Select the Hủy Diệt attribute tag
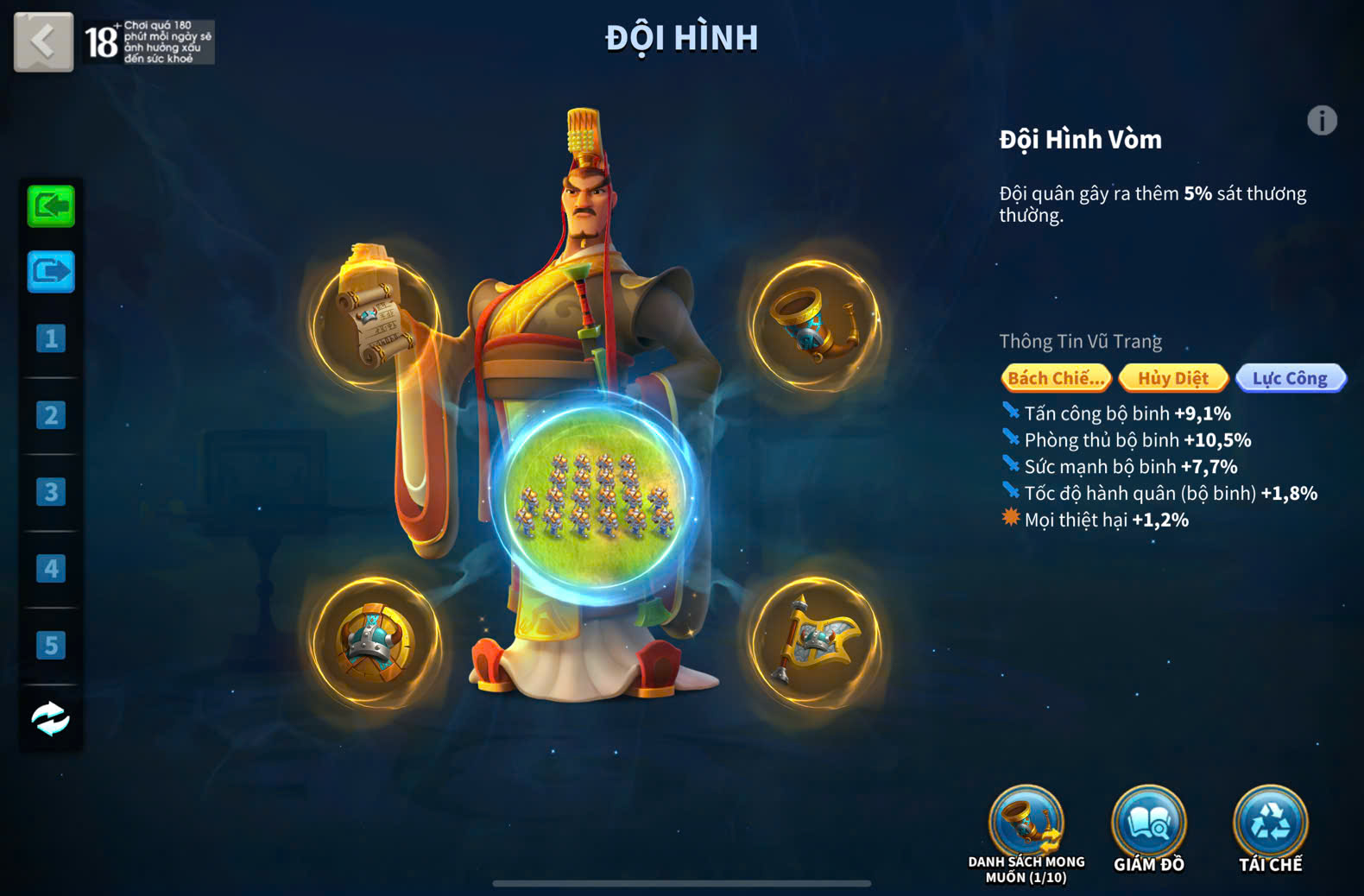This screenshot has width=1364, height=896. [1173, 378]
